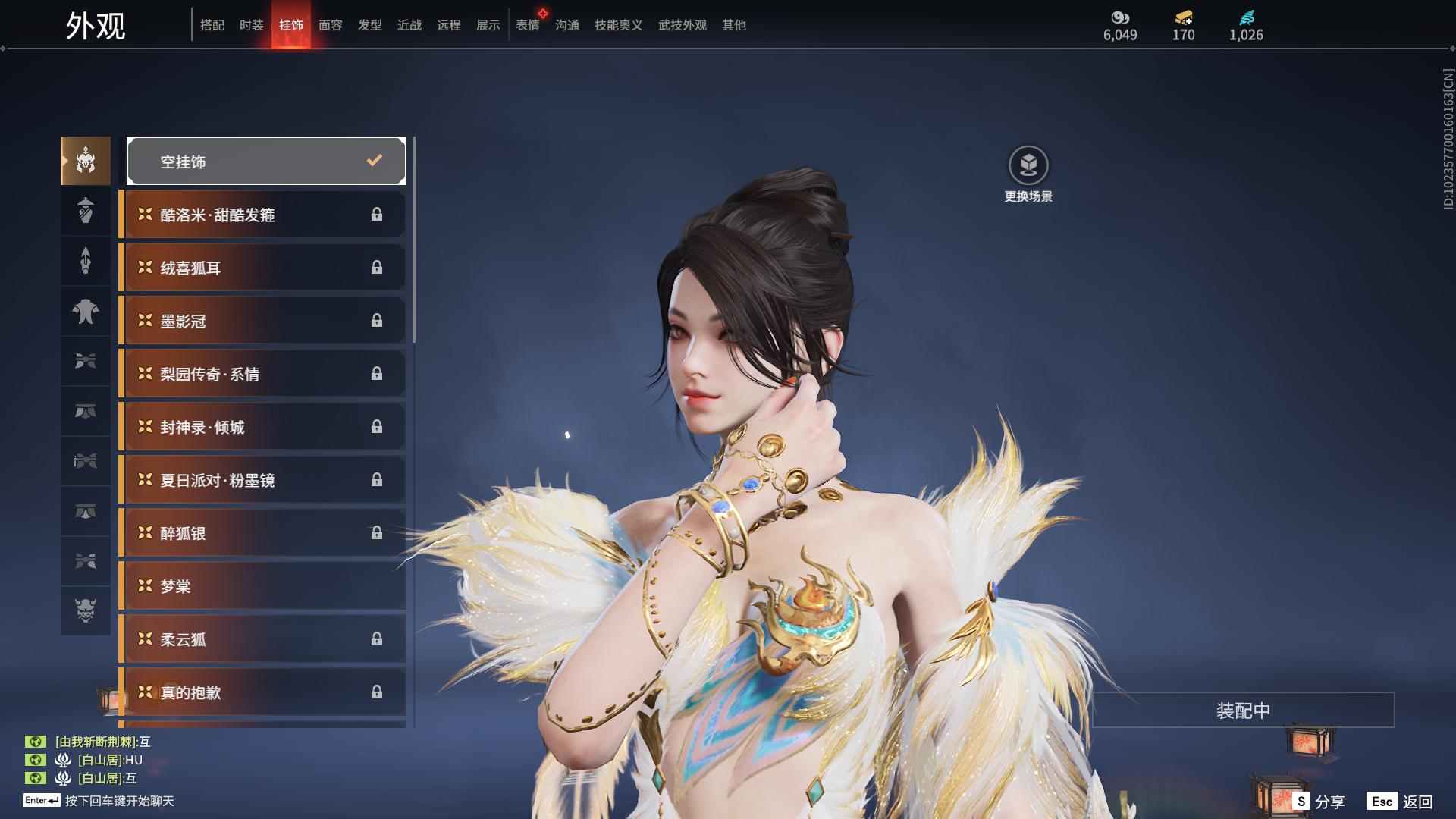Select the 空挂饰 entry
1456x819 pixels.
click(266, 161)
